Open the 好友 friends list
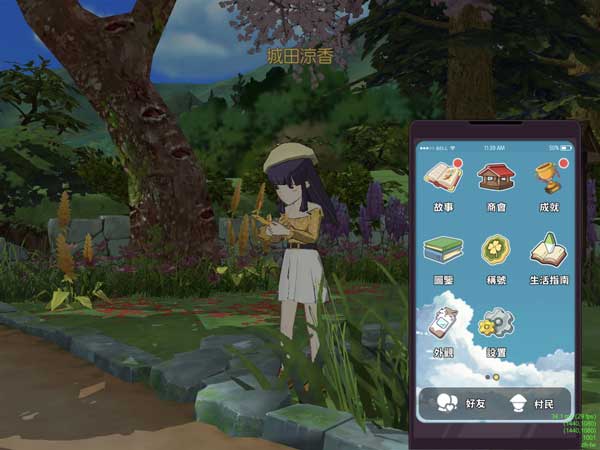Screen dimensions: 600x450 point(462,404)
